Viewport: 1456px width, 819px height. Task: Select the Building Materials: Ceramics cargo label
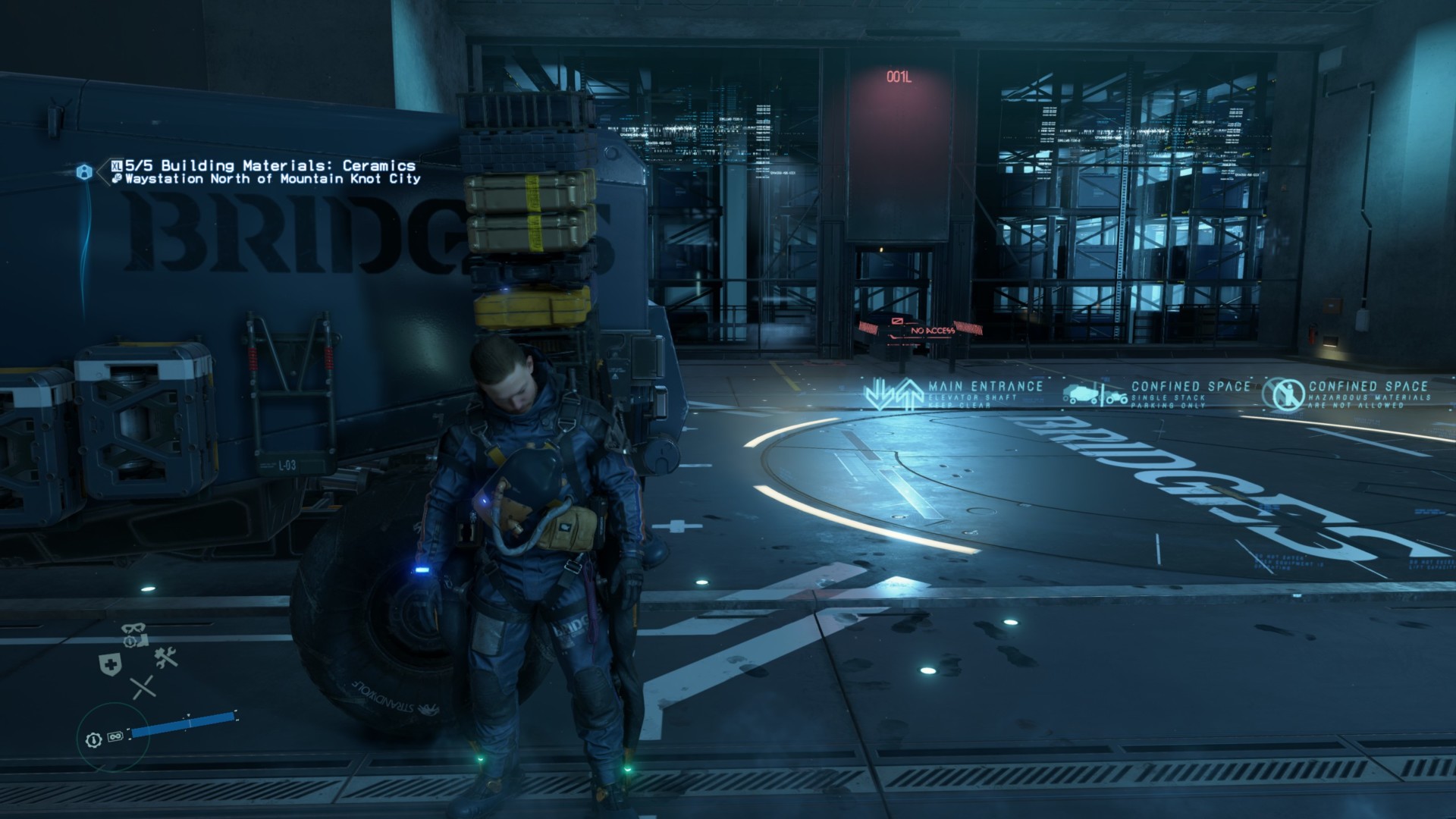(270, 165)
